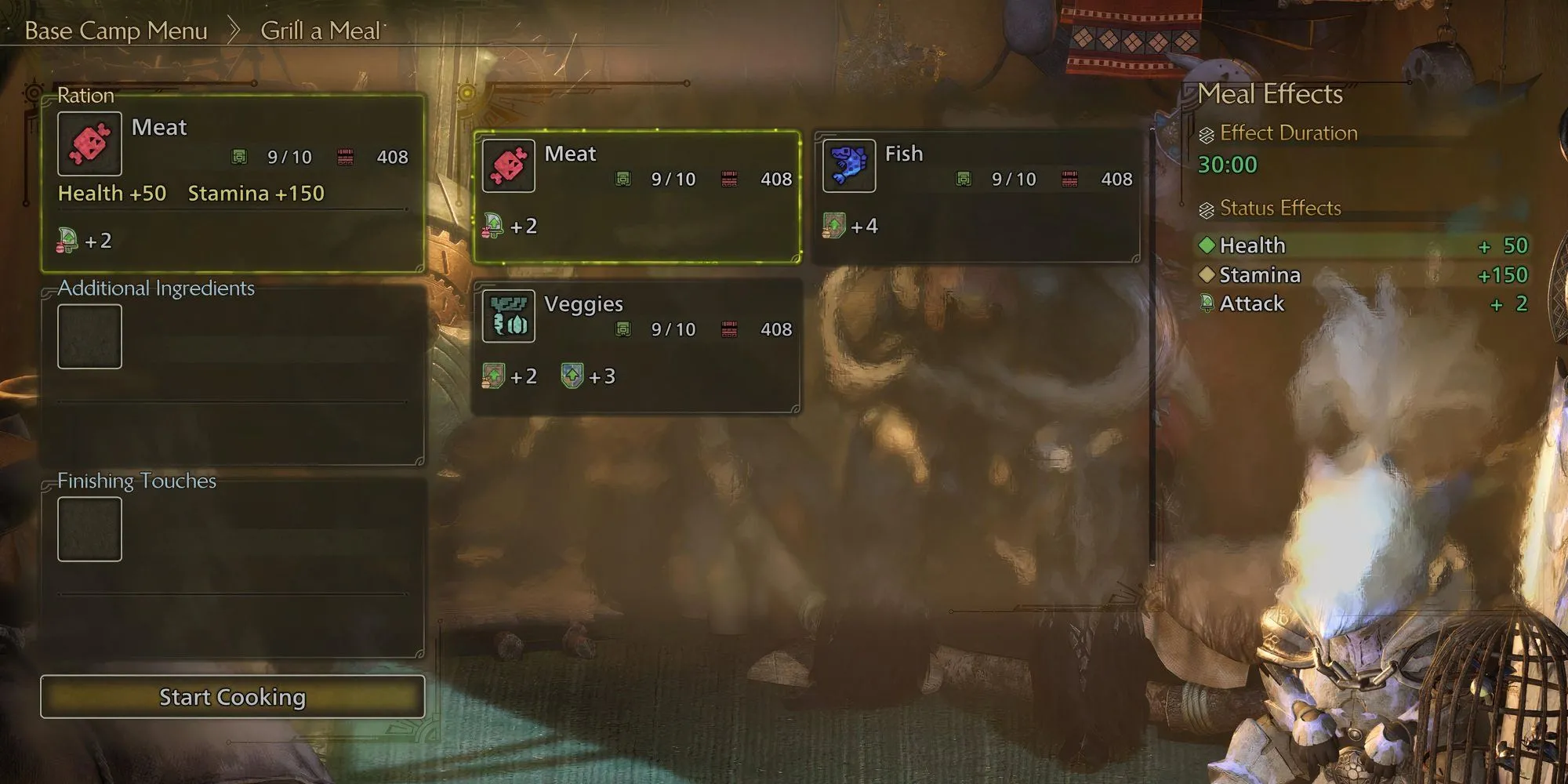Image resolution: width=1568 pixels, height=784 pixels.
Task: Click the Start Cooking button
Action: 232,697
